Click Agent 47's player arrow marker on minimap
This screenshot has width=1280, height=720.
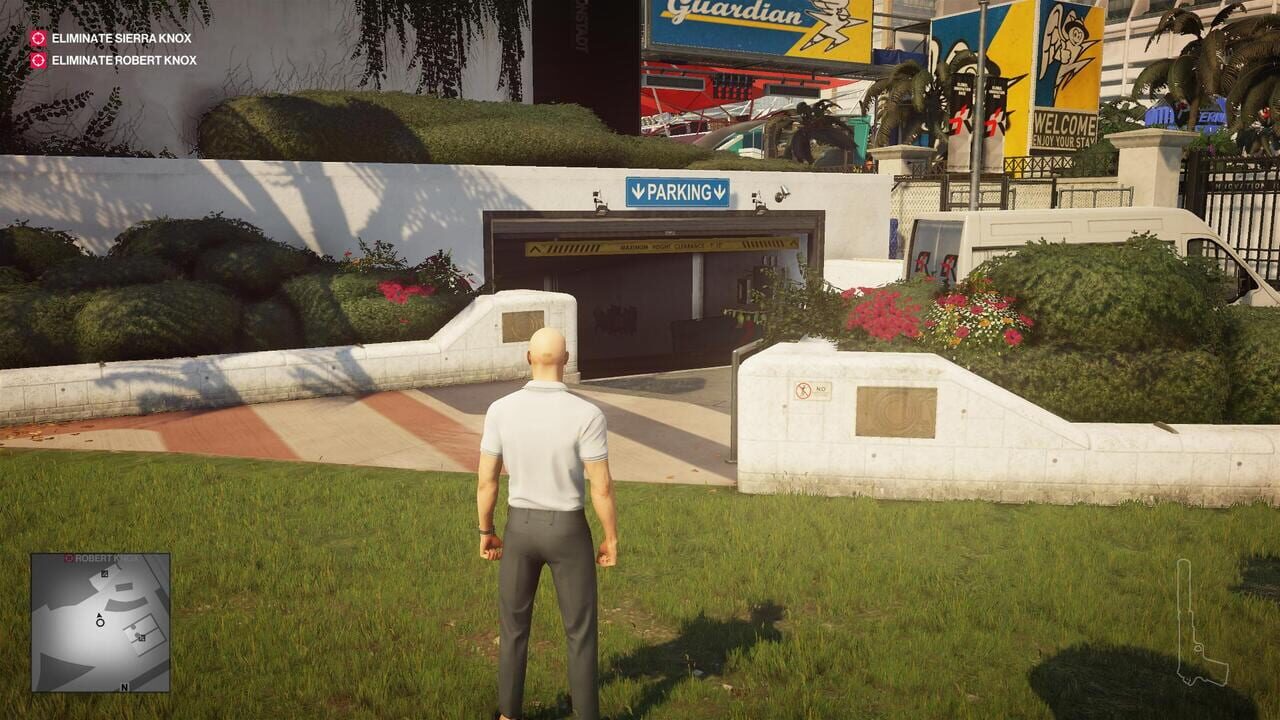click(x=100, y=618)
